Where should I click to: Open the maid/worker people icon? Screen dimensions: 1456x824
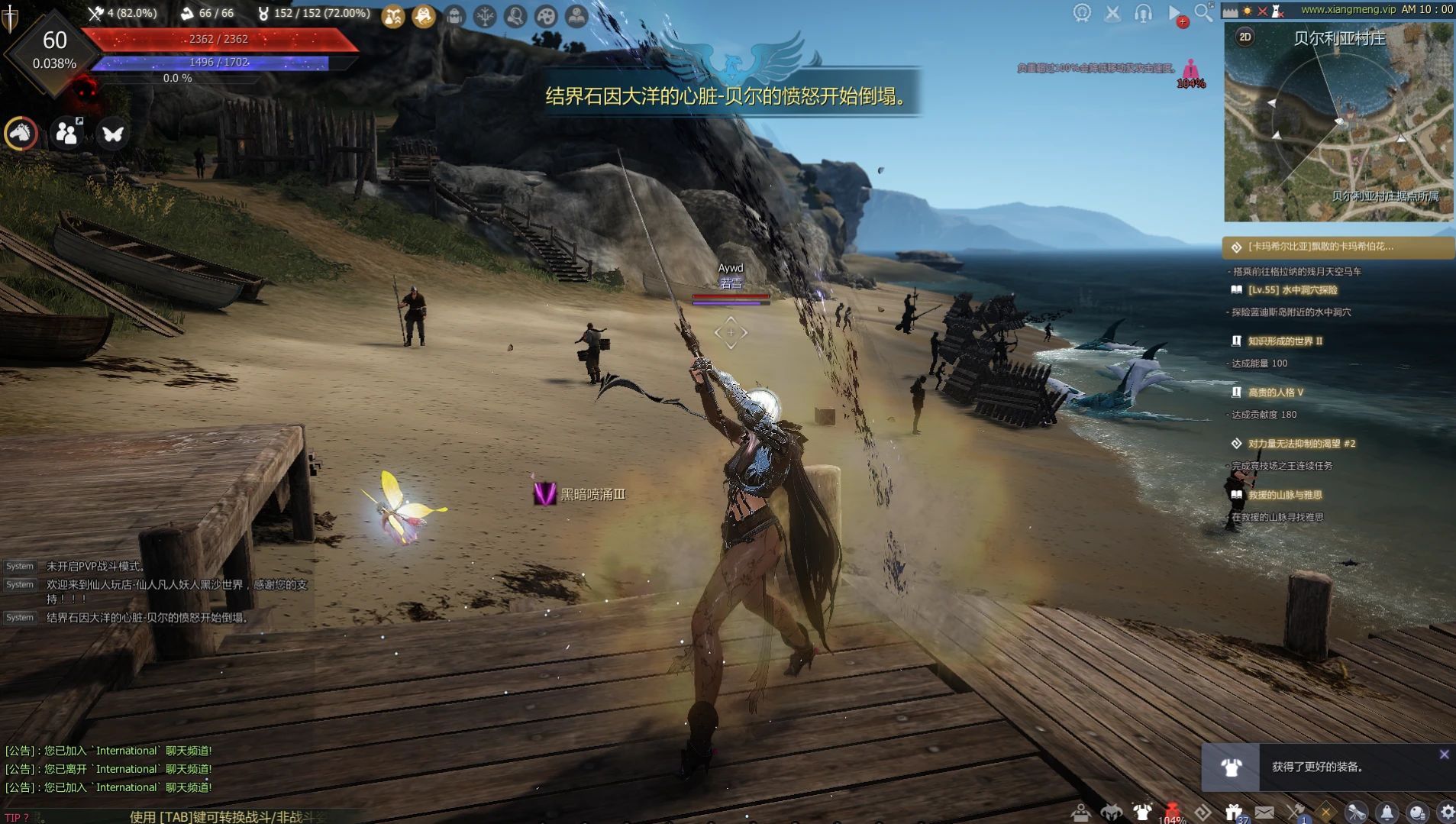coord(67,134)
